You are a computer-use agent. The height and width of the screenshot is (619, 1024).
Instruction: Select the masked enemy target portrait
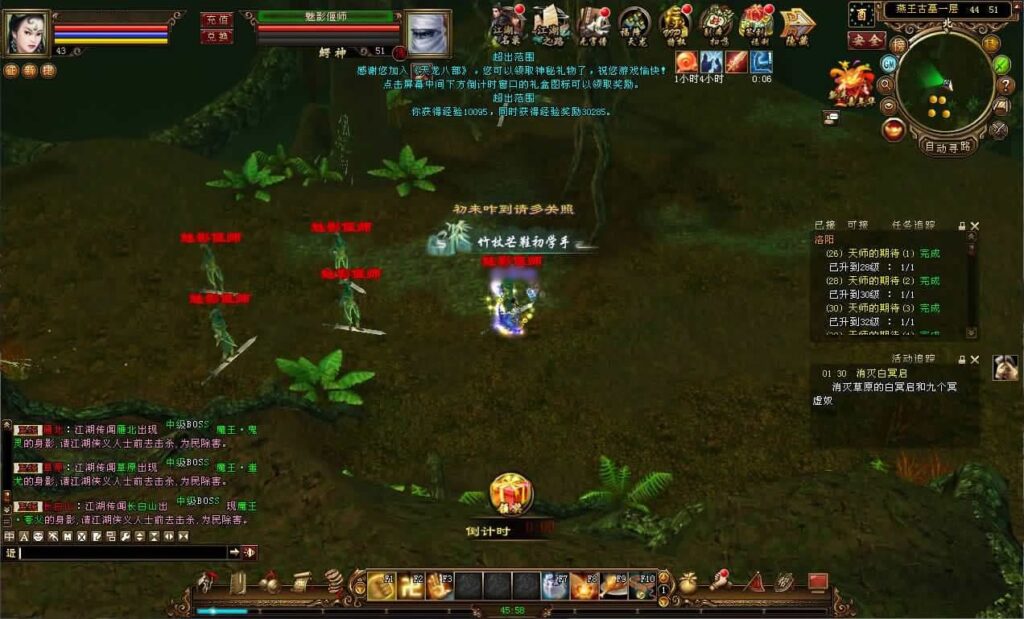click(x=427, y=33)
